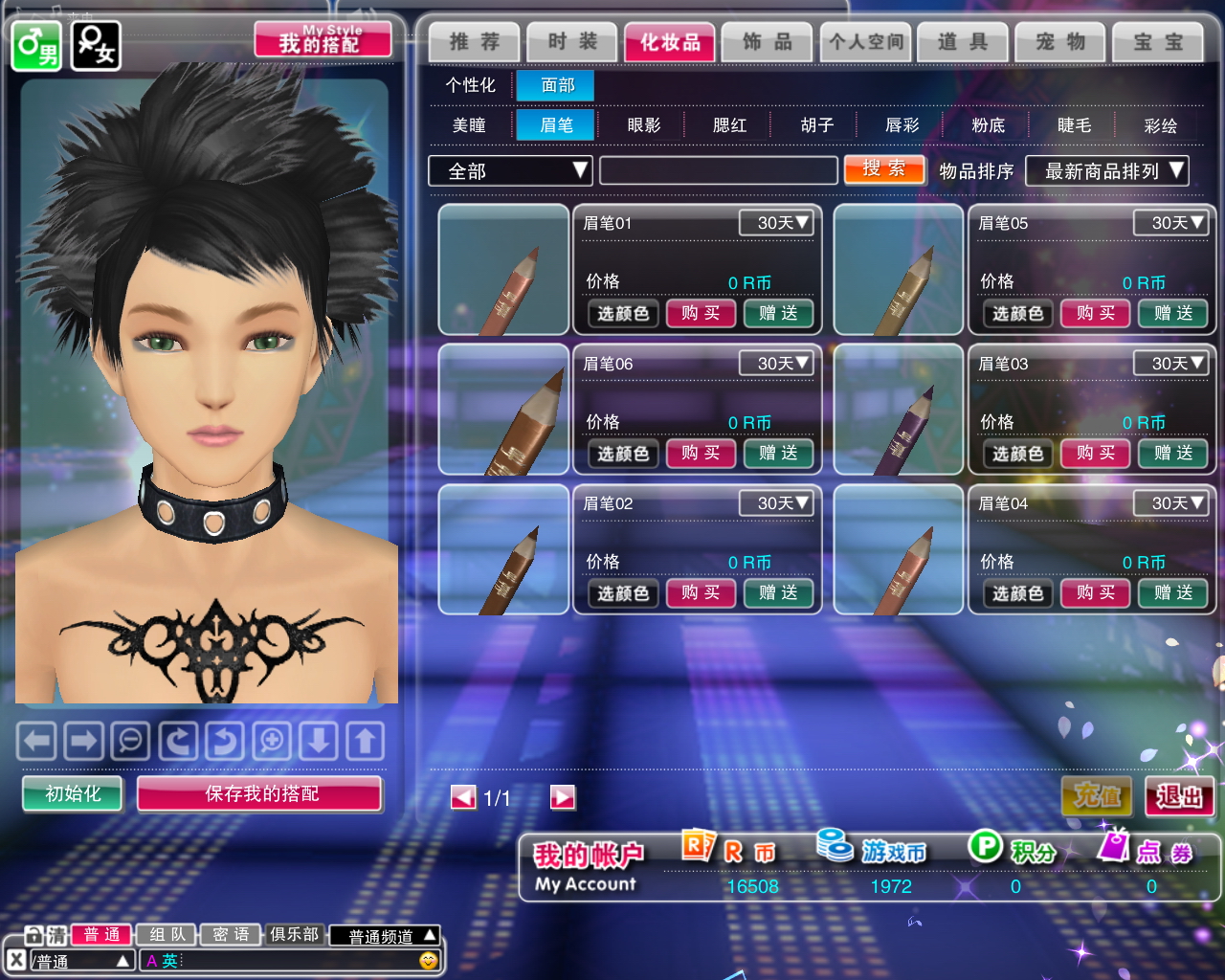1225x980 pixels.
Task: Click the orange 搜索 search button
Action: point(884,169)
